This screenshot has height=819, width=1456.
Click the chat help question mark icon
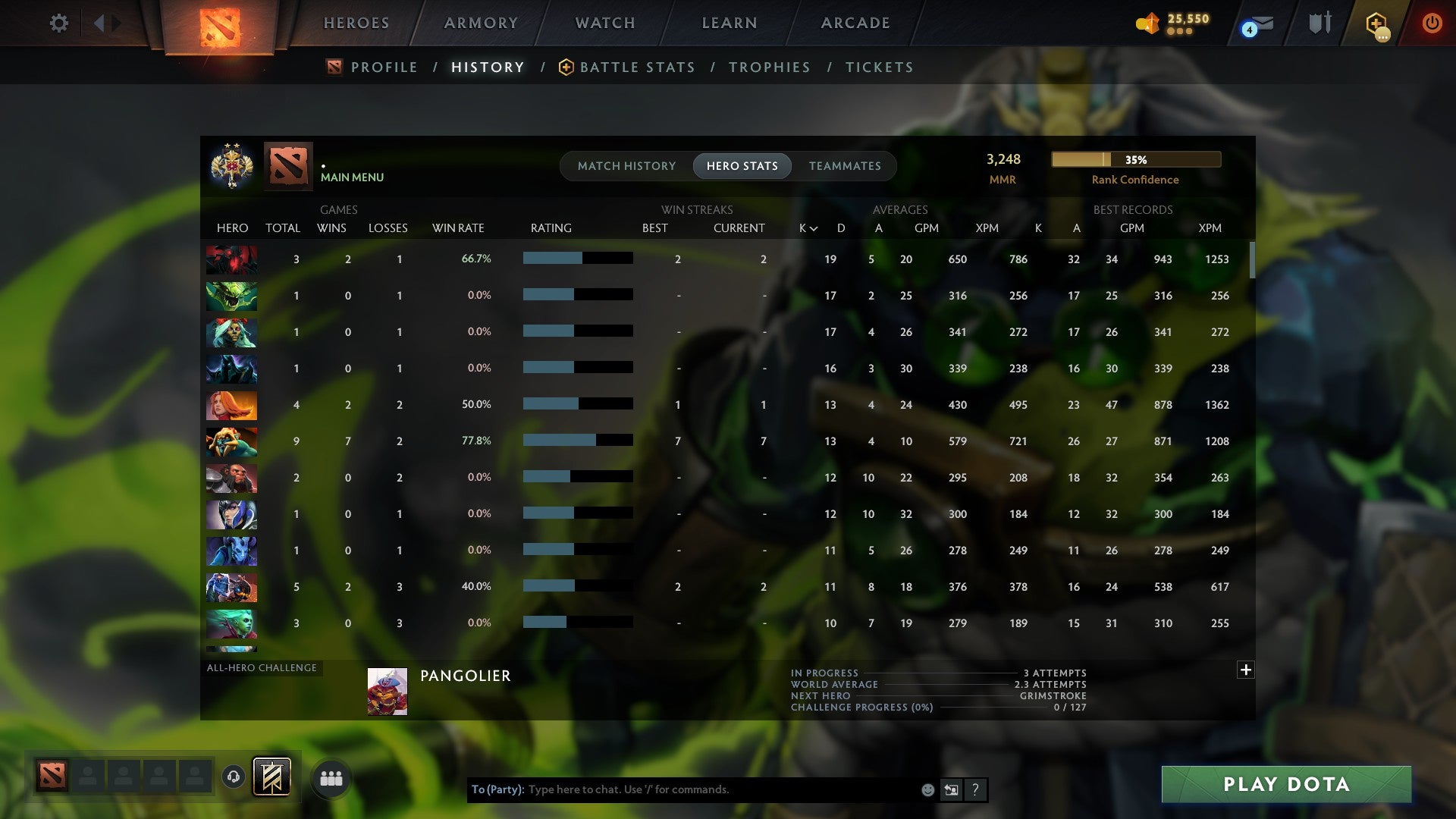point(975,790)
